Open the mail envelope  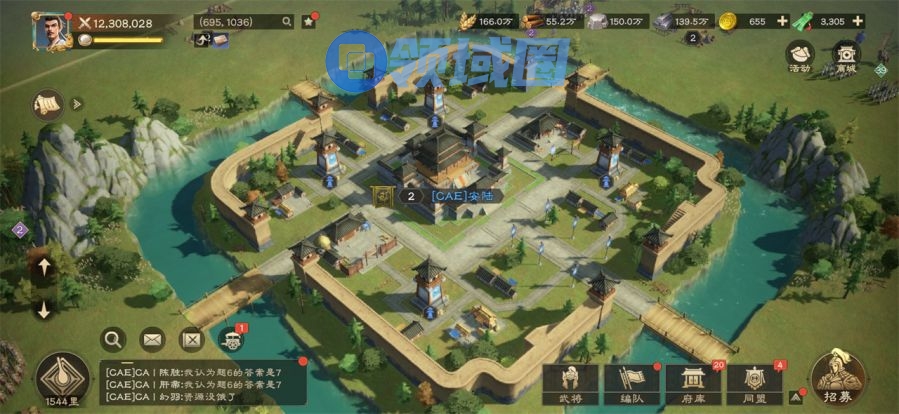[152, 339]
